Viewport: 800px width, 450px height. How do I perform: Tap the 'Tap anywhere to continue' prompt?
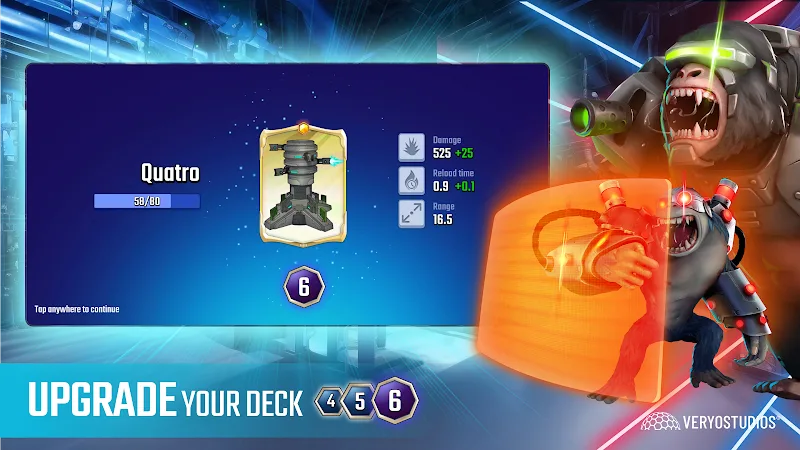(77, 309)
